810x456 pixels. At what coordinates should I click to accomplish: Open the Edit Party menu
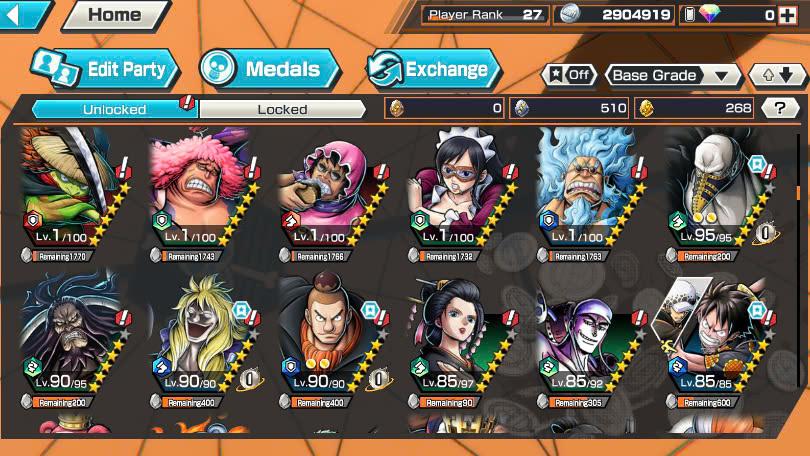point(105,69)
